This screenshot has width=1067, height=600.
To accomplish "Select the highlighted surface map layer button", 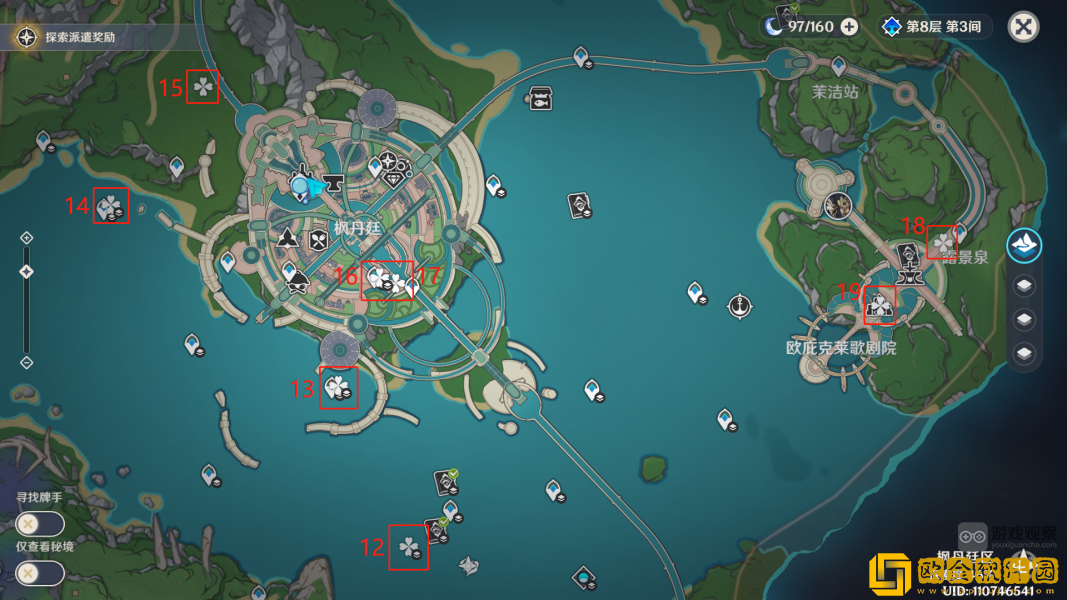I will pyautogui.click(x=1024, y=245).
